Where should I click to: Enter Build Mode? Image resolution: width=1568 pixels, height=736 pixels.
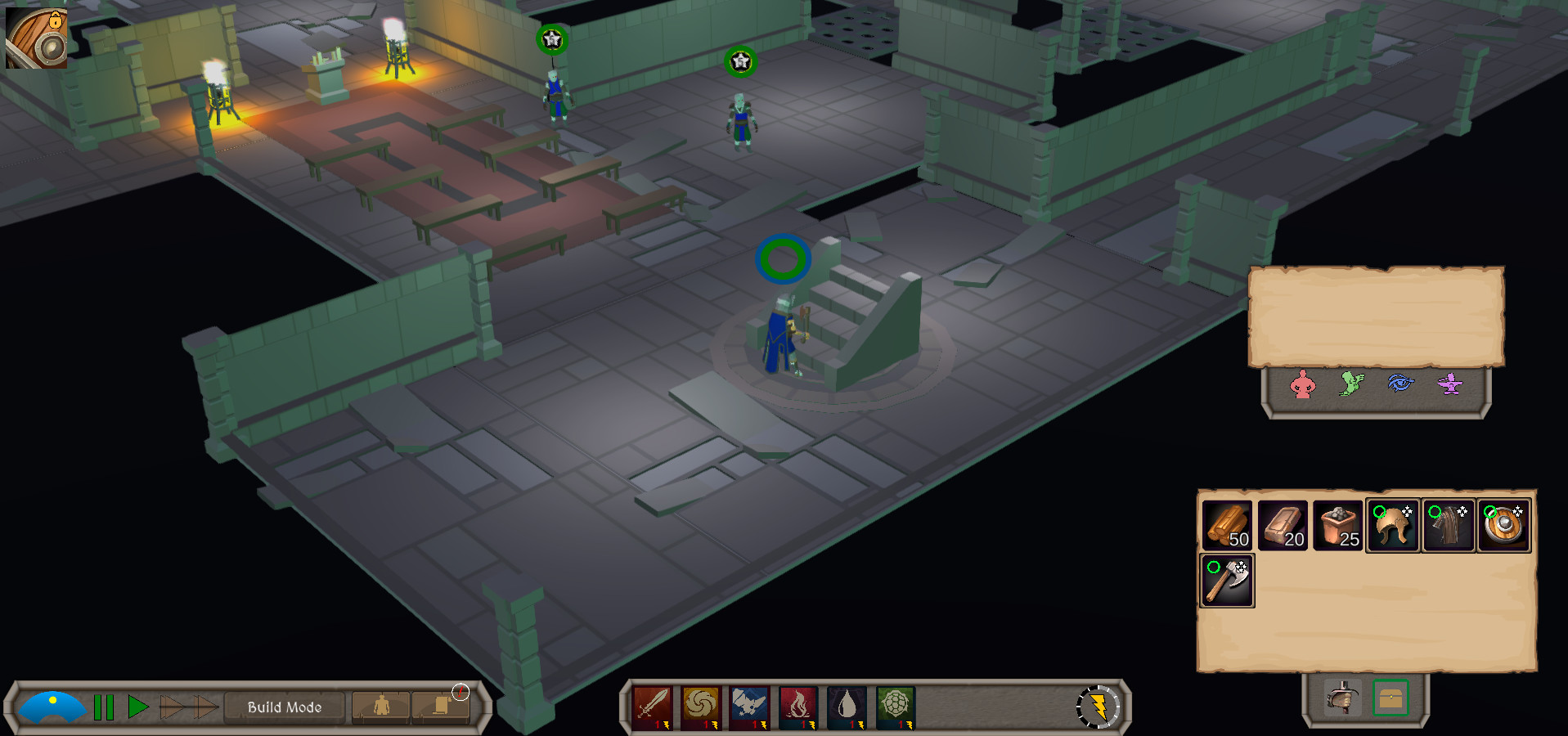pyautogui.click(x=283, y=707)
